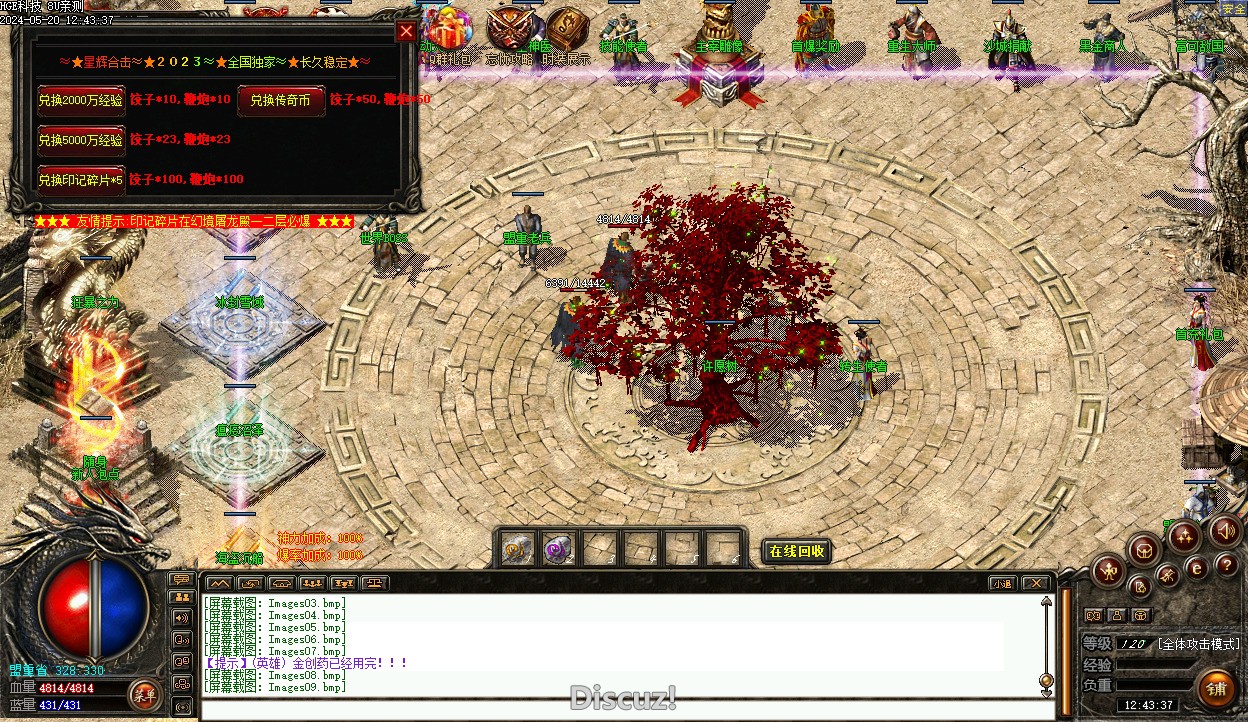Focus the chat text input field
The width and height of the screenshot is (1248, 722).
(x=620, y=711)
